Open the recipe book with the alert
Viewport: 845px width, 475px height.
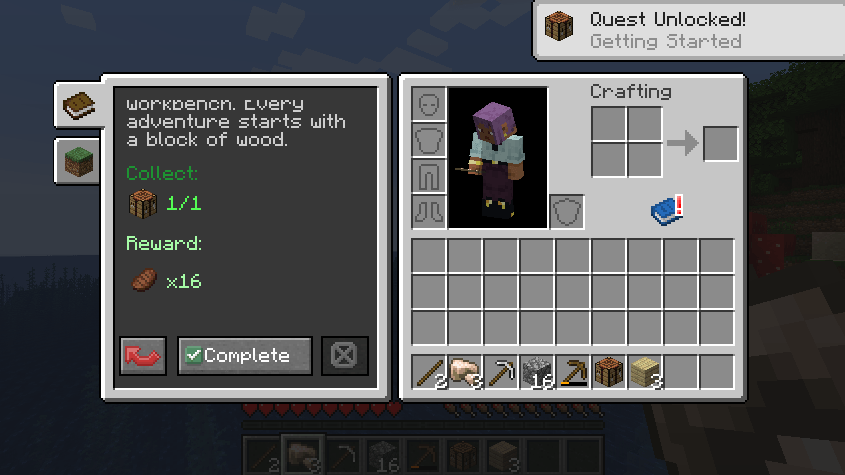pyautogui.click(x=665, y=210)
